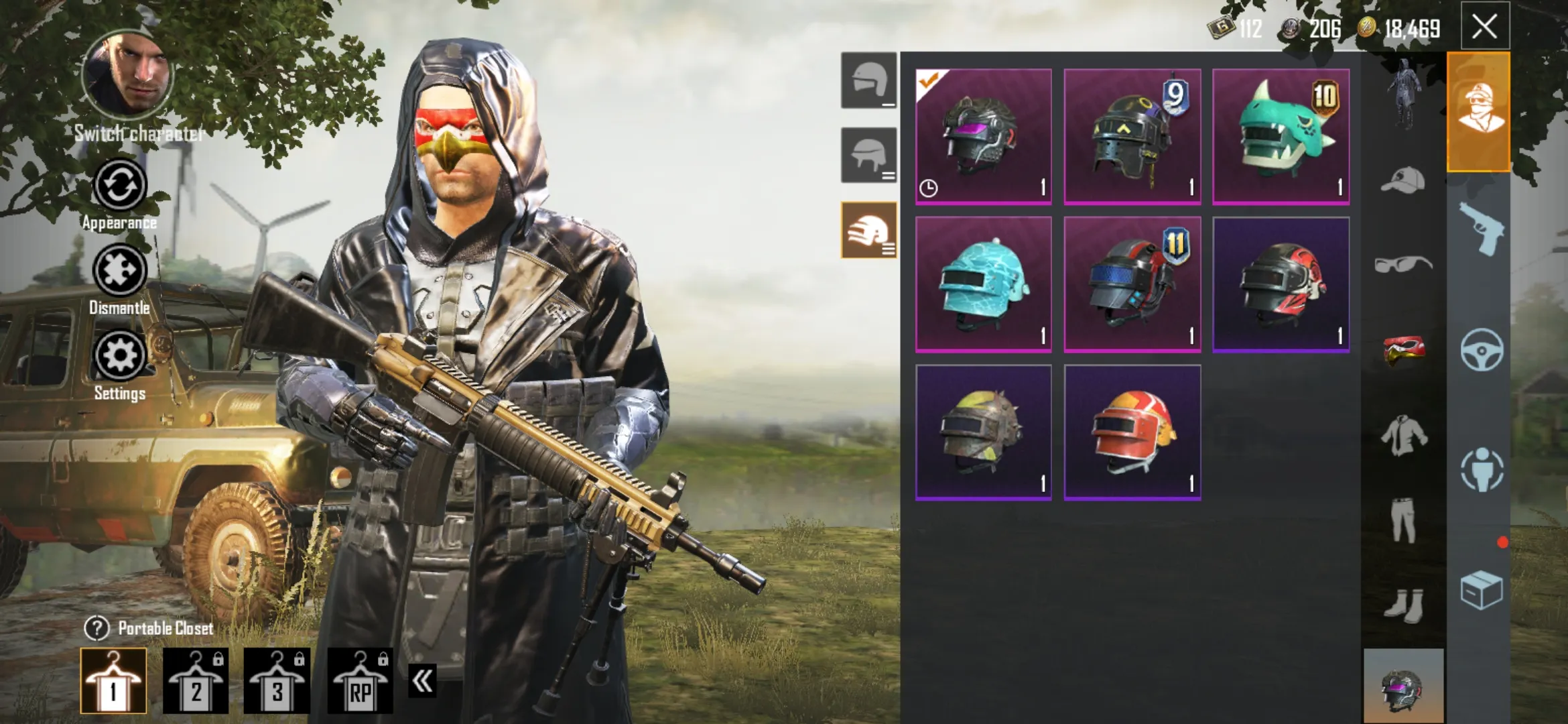Open the weapon skins pistol tab

pyautogui.click(x=1480, y=229)
